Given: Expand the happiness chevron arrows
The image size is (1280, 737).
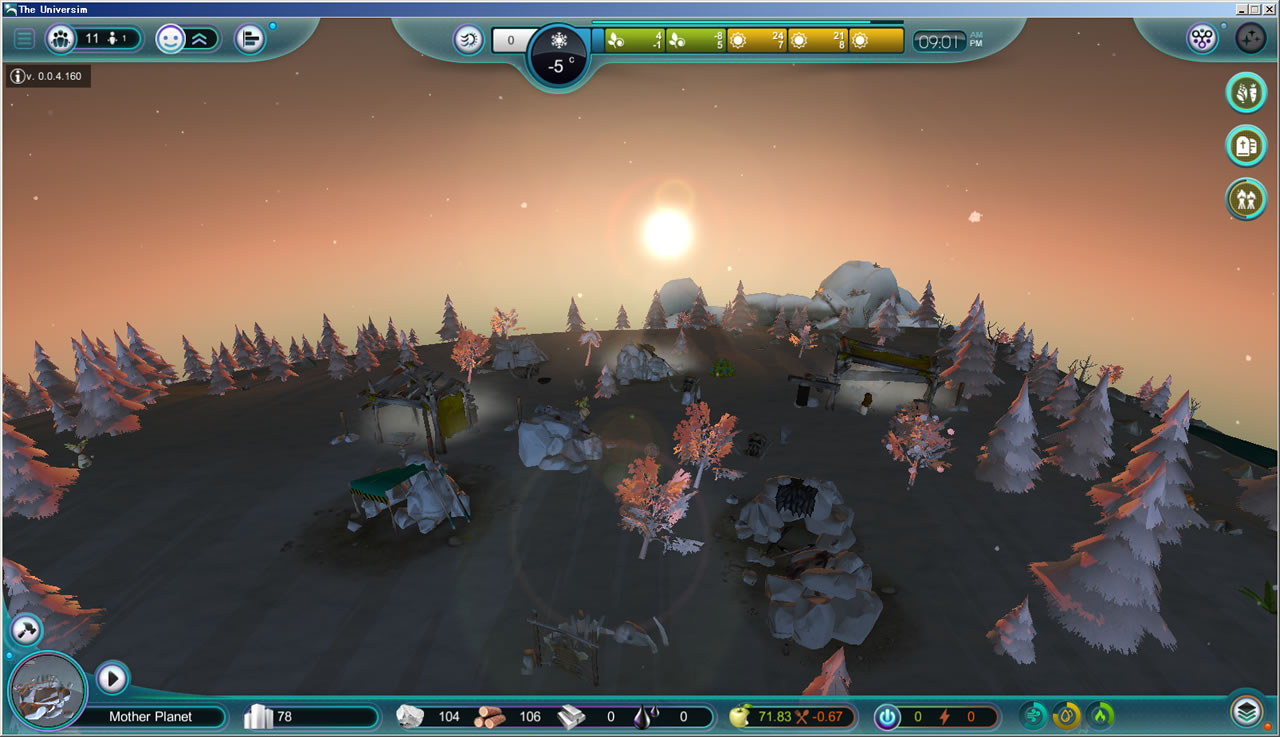Looking at the screenshot, I should point(201,38).
